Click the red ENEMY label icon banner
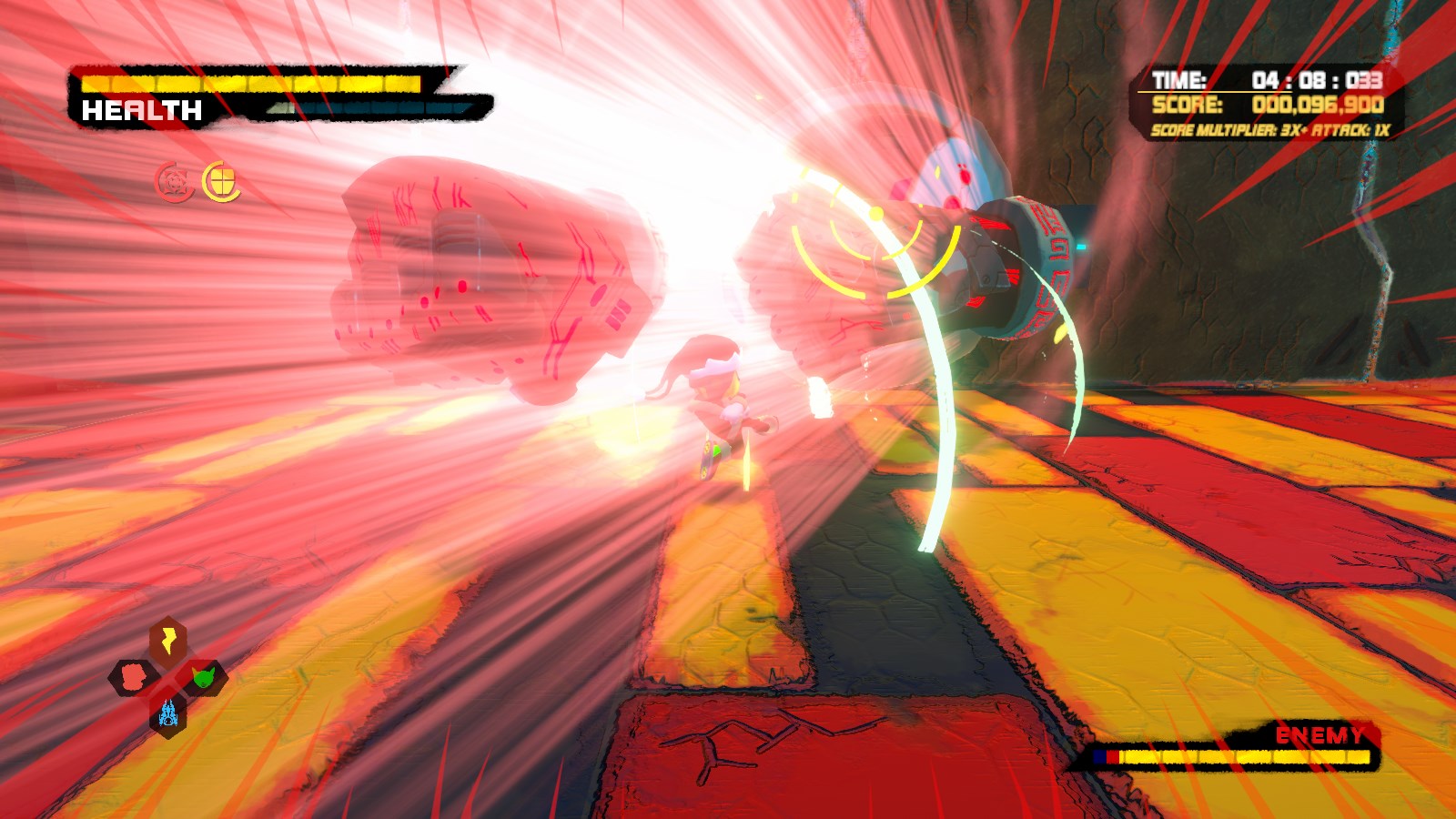This screenshot has height=819, width=1456. coord(1321,733)
